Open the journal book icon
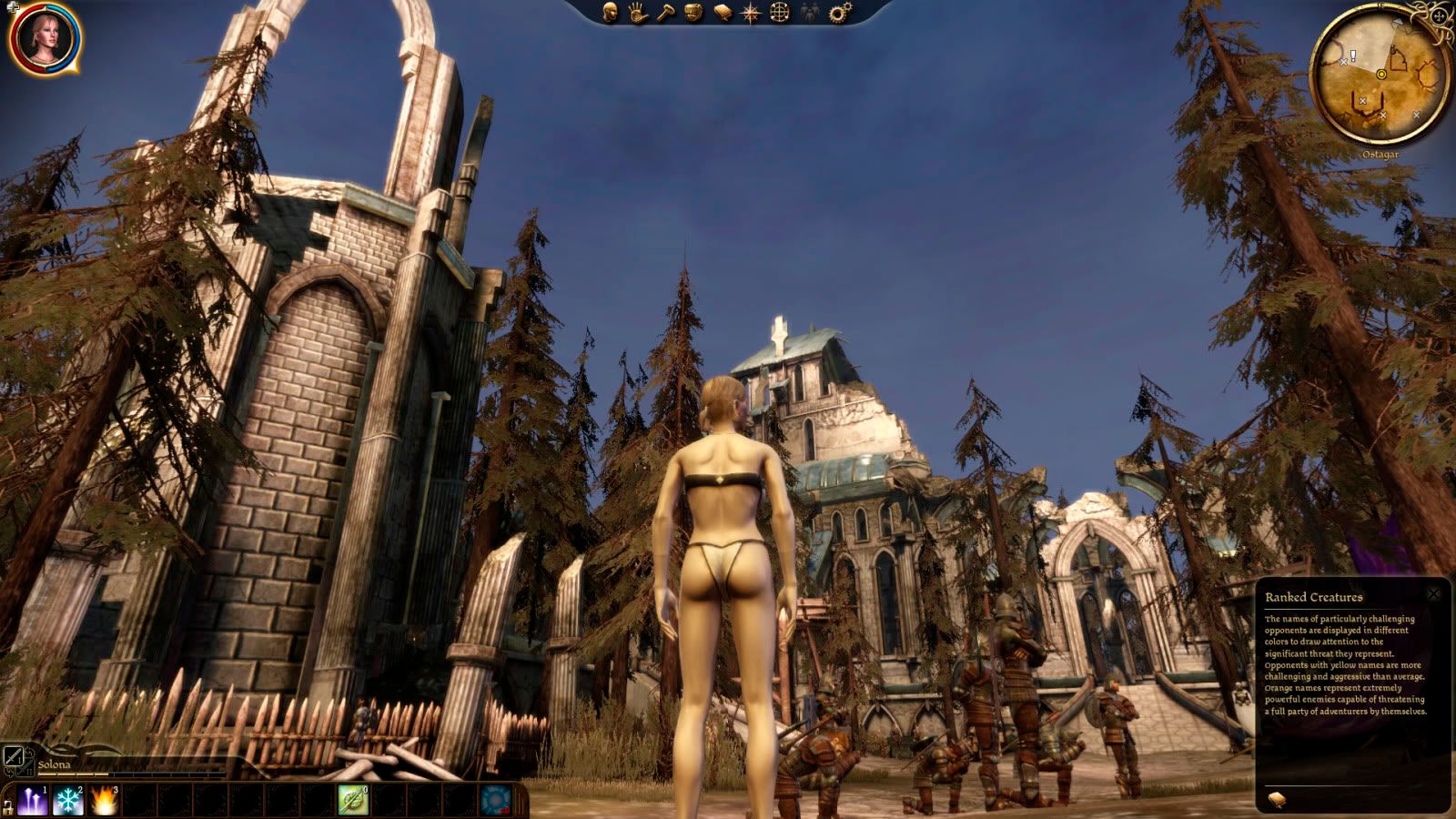Image resolution: width=1456 pixels, height=819 pixels. coord(723,13)
